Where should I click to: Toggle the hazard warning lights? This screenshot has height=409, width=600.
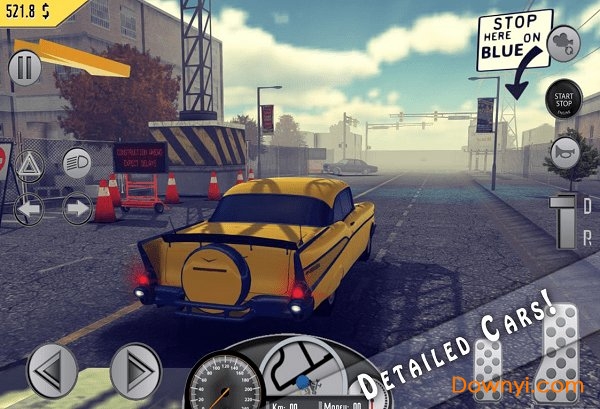(x=29, y=164)
